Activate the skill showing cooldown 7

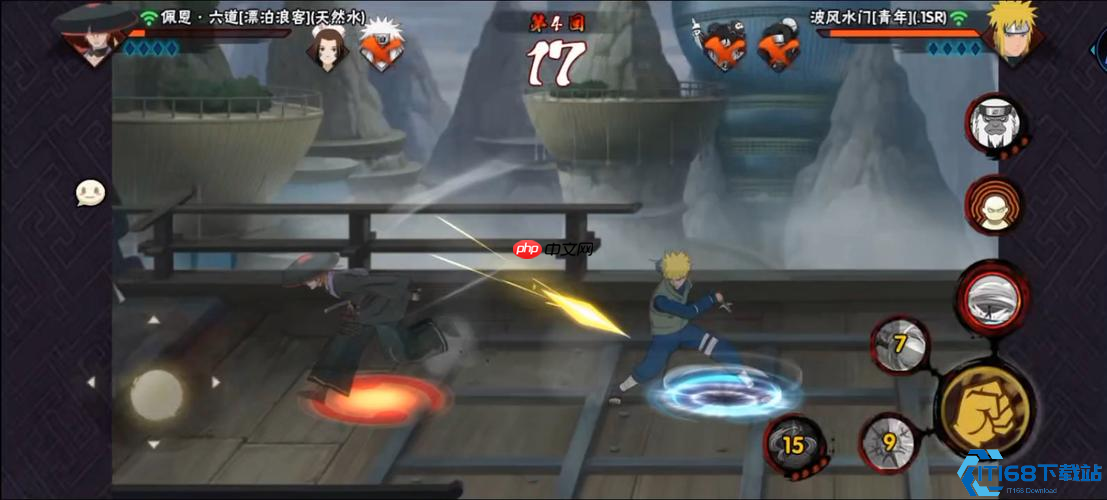click(898, 345)
